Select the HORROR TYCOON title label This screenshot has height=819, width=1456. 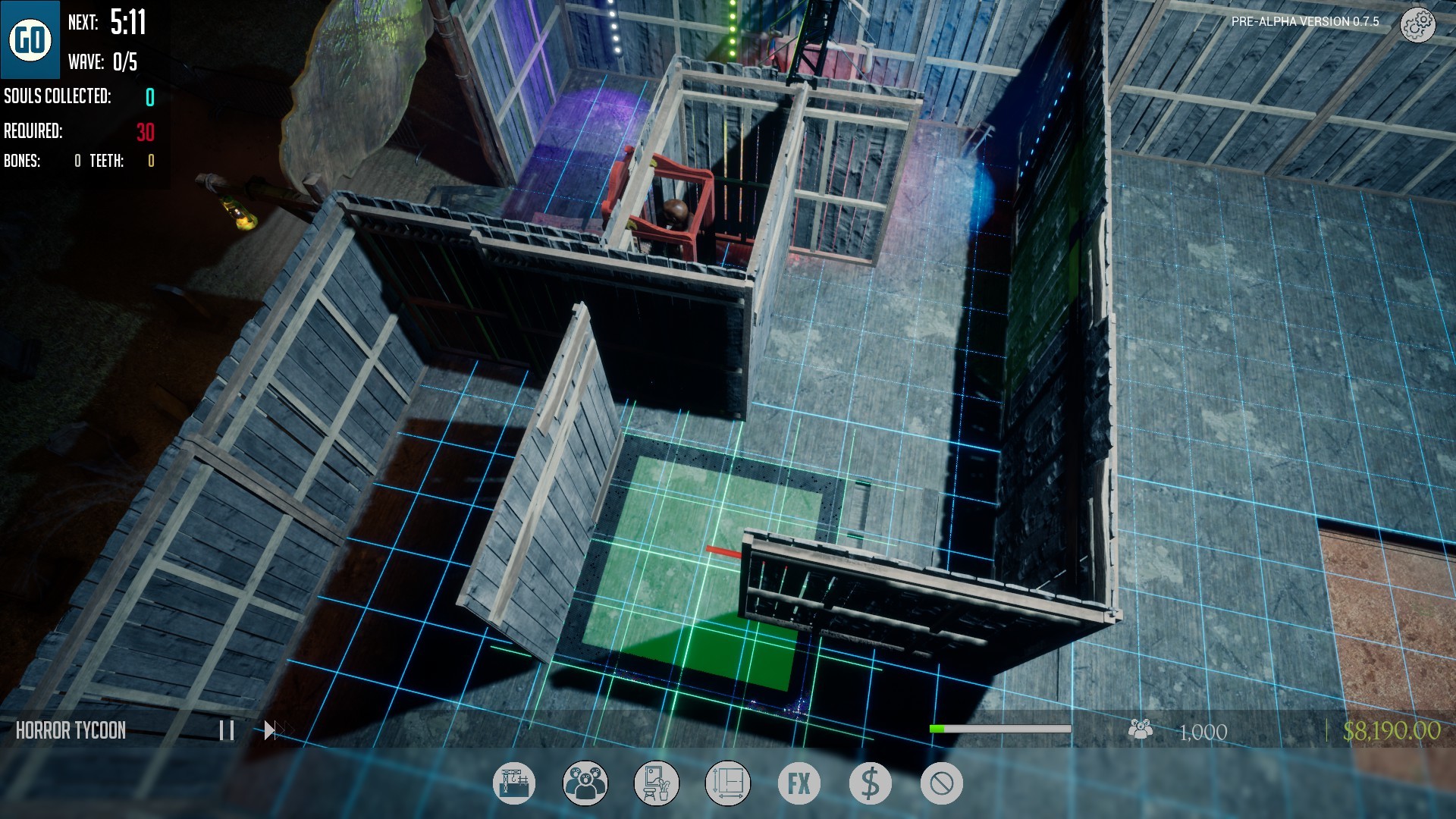pyautogui.click(x=71, y=730)
